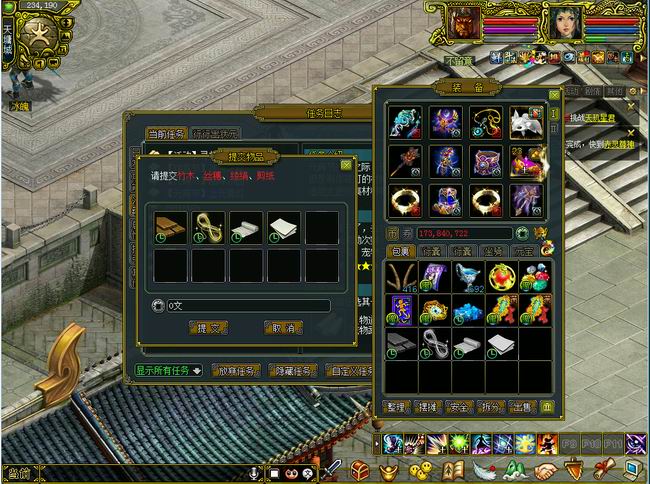The width and height of the screenshot is (650, 484).
Task: Click the 放弃任务 abandon quest button
Action: (236, 370)
